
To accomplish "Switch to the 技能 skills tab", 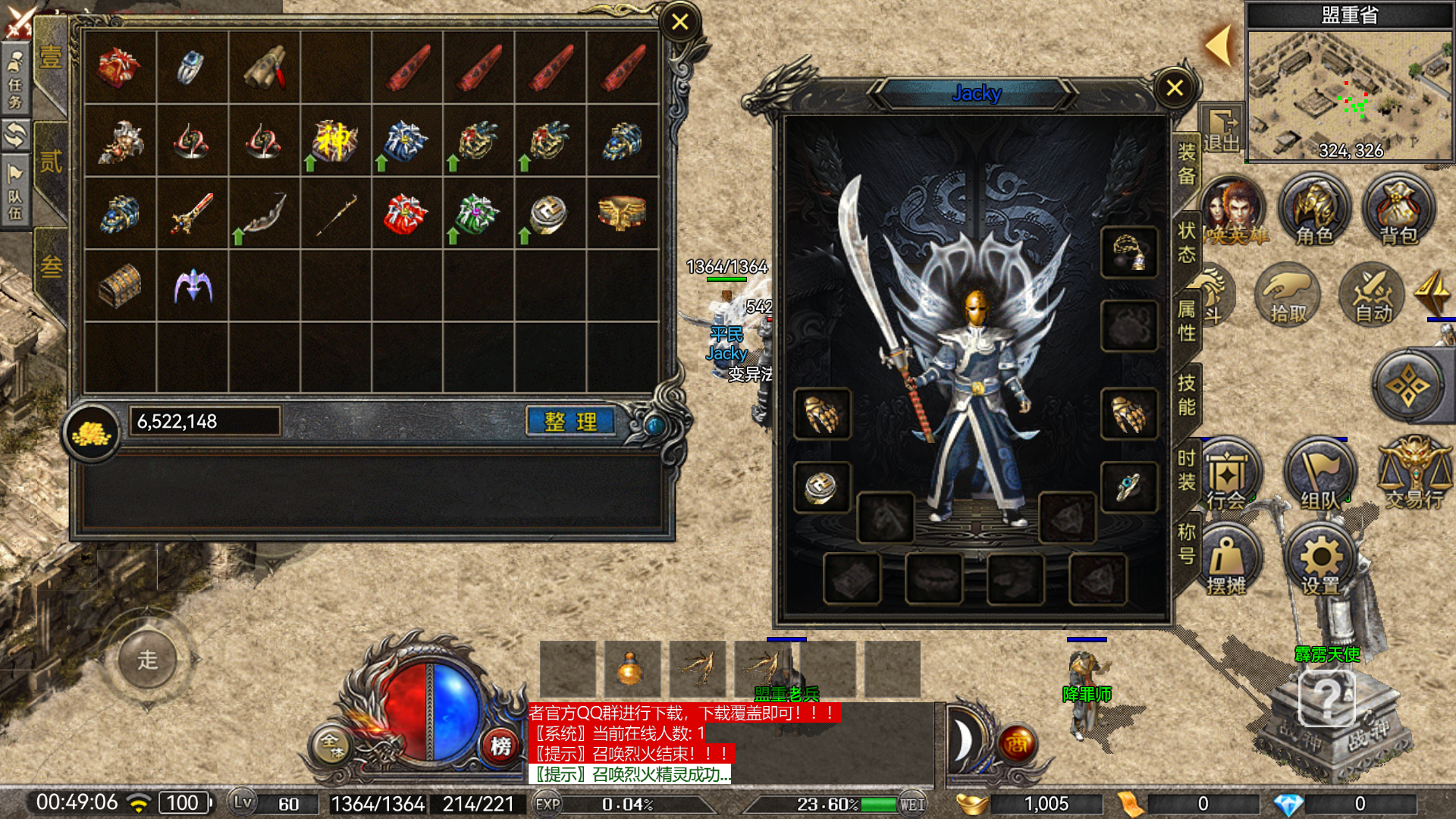I will (x=1187, y=394).
